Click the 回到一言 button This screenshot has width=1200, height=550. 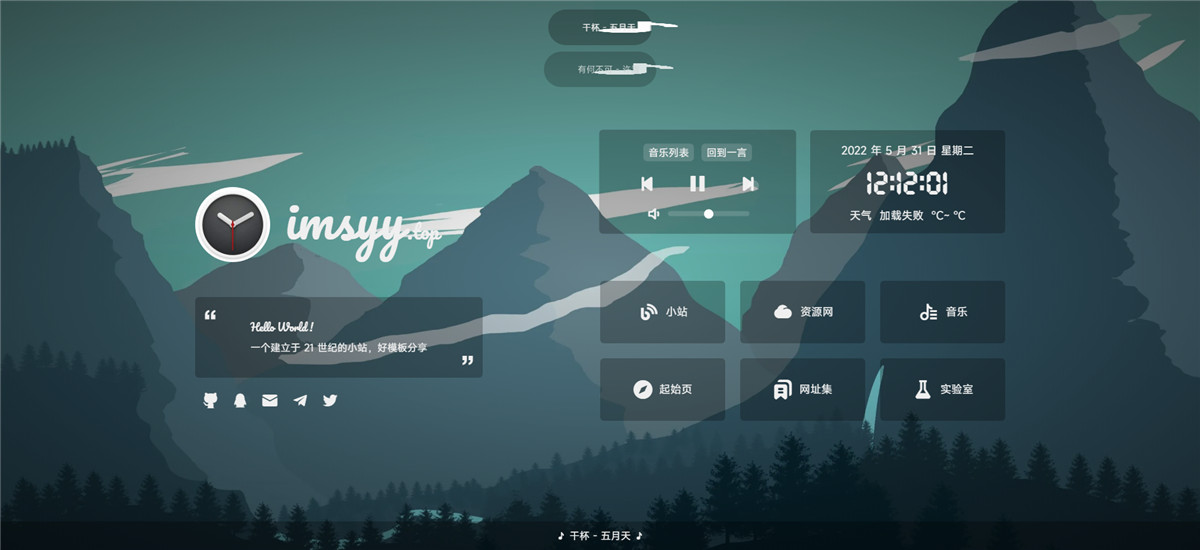pyautogui.click(x=726, y=153)
